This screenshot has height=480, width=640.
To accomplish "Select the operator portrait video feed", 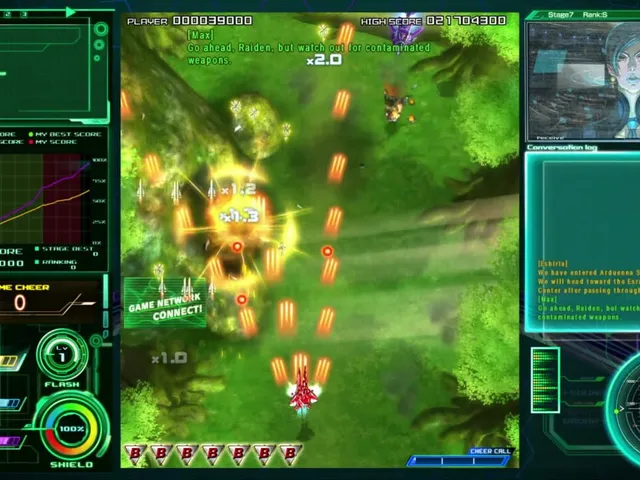I will 583,82.
